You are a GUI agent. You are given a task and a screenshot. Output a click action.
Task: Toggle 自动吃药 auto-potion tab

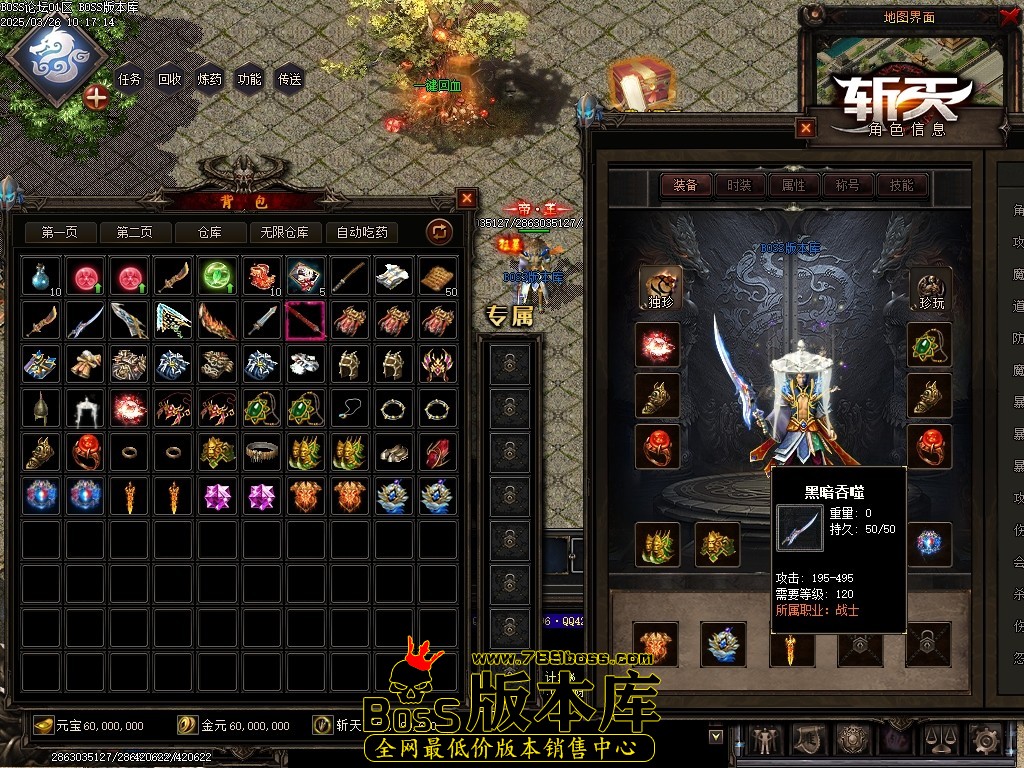(x=362, y=233)
